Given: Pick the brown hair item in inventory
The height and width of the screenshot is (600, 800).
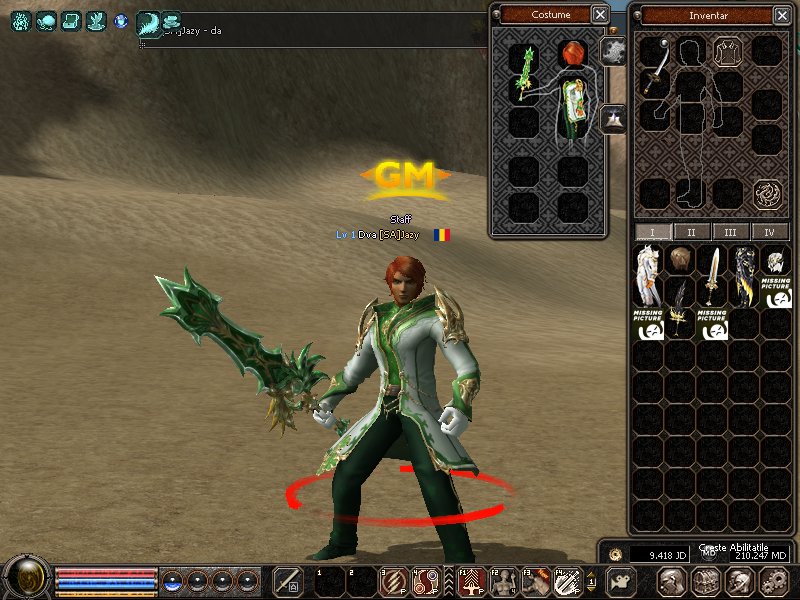Looking at the screenshot, I should tap(680, 260).
